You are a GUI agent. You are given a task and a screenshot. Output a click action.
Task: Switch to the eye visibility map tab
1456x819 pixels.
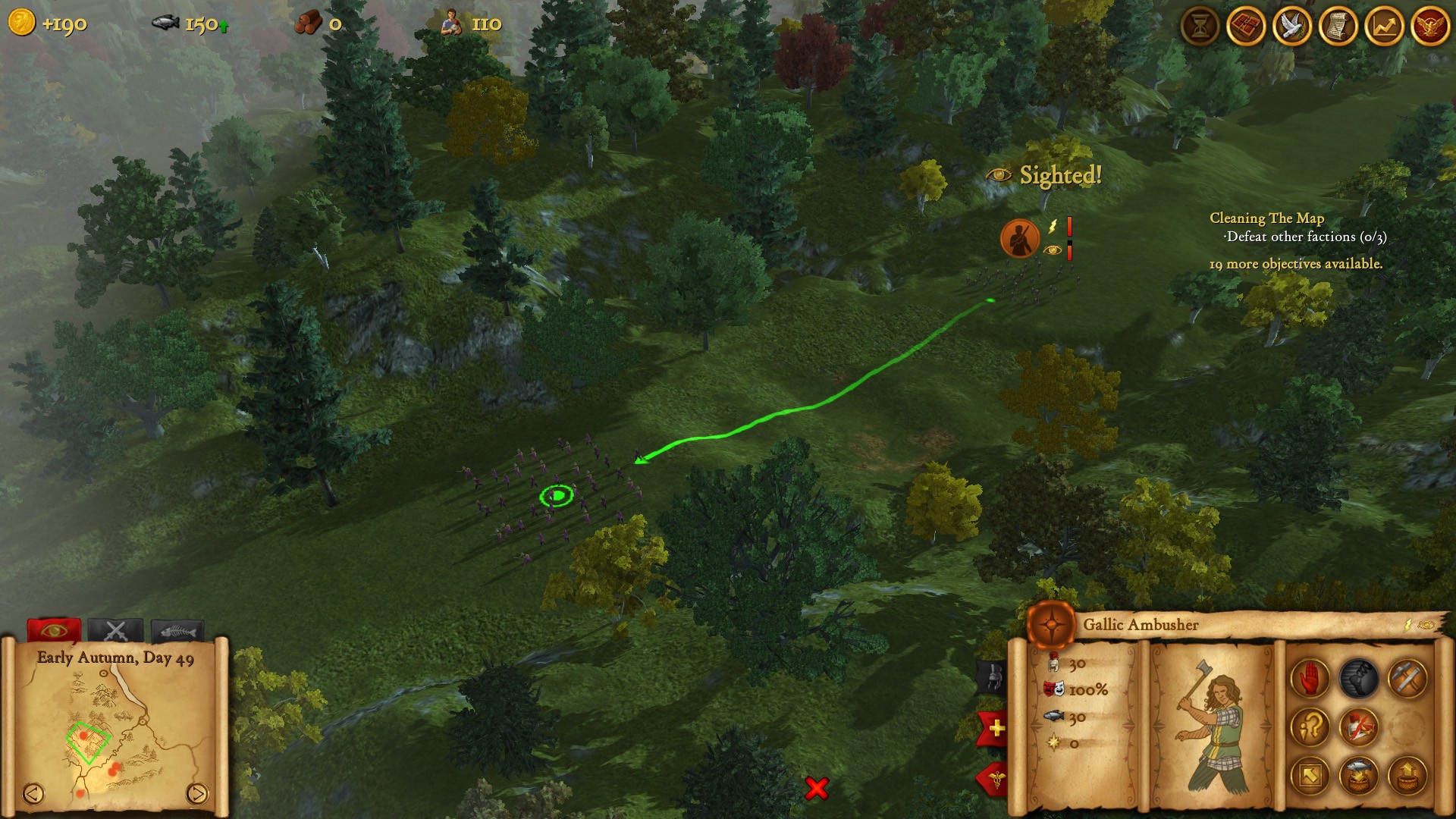tap(54, 631)
